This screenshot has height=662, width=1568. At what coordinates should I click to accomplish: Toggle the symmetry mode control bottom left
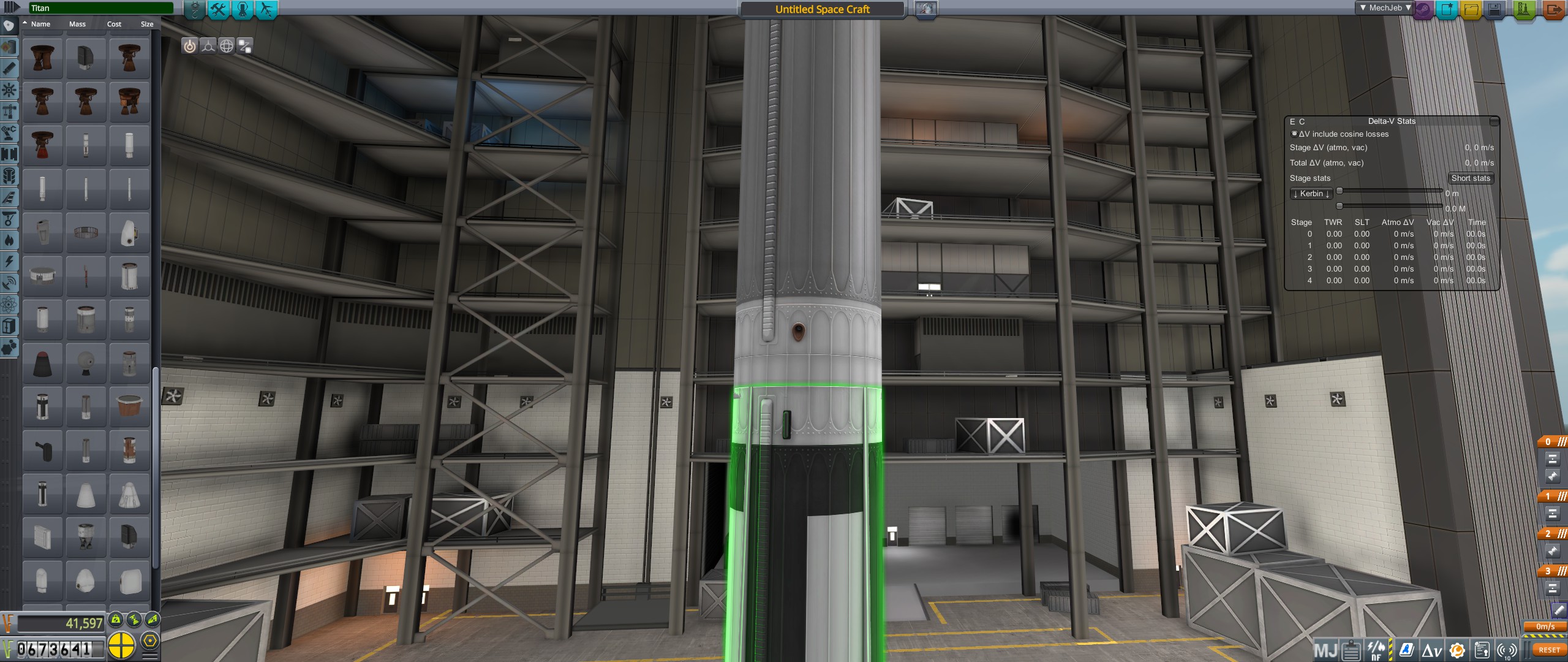pyautogui.click(x=124, y=645)
